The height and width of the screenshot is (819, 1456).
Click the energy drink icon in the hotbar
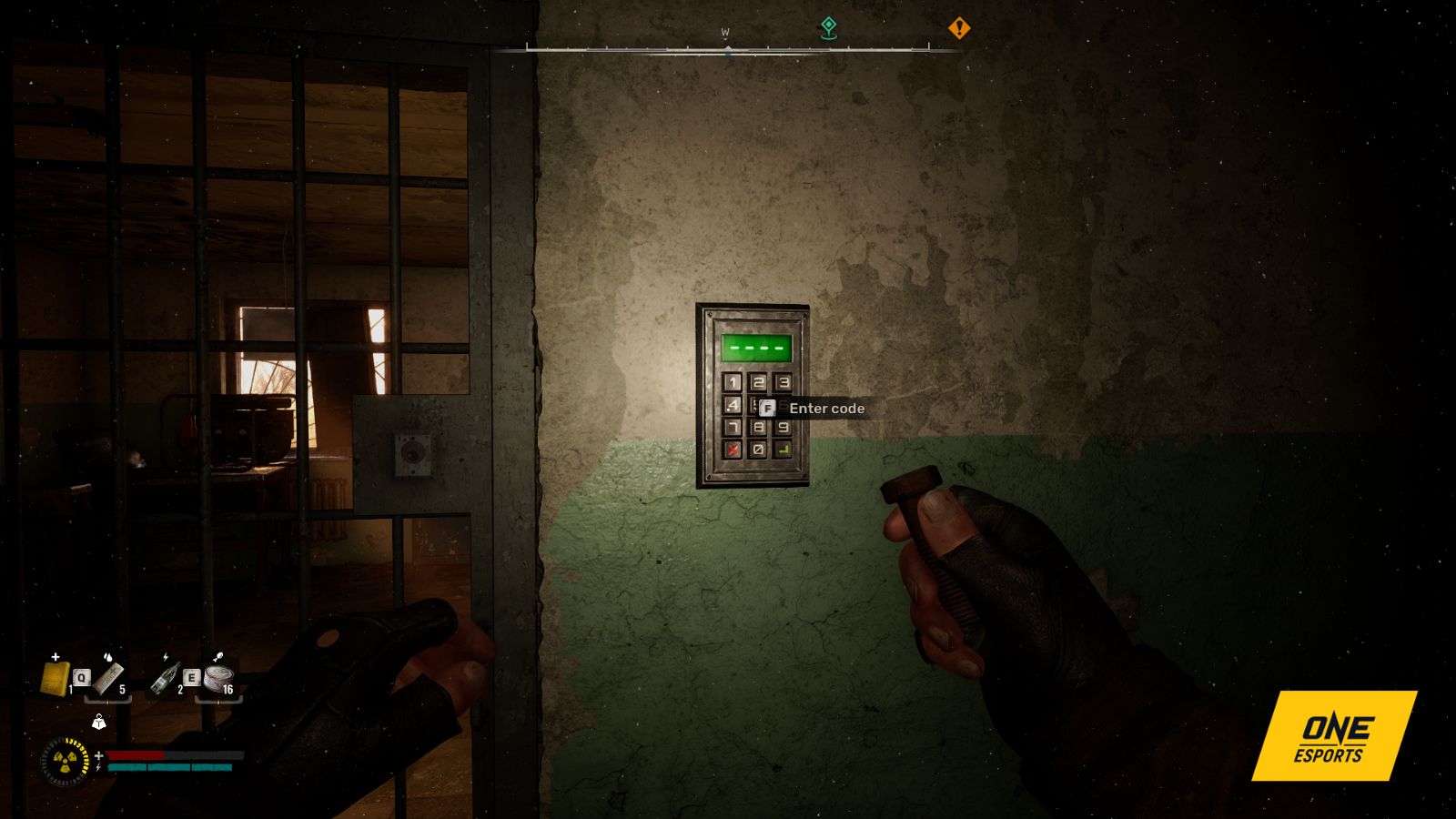click(167, 676)
